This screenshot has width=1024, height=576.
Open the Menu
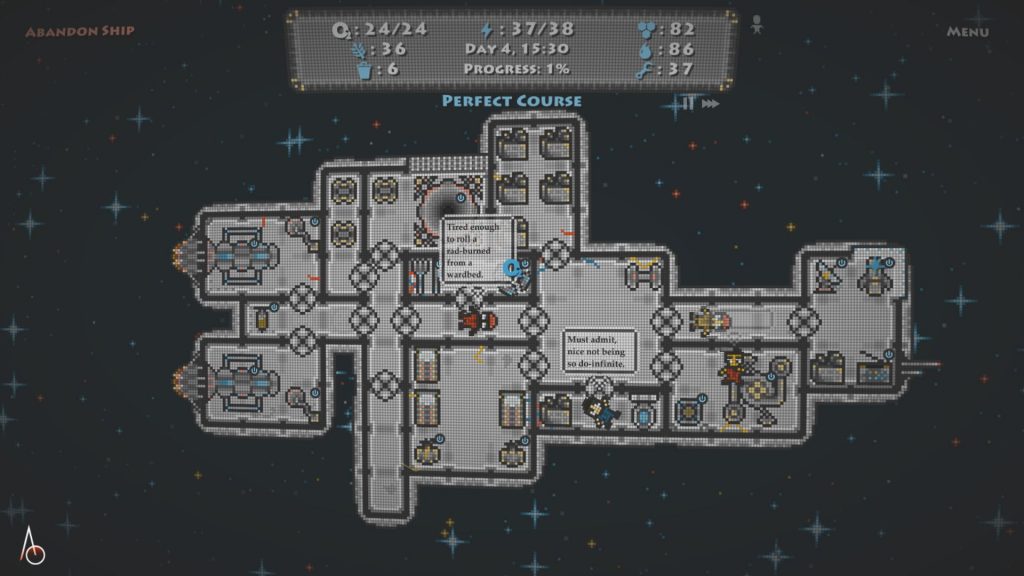(x=967, y=32)
